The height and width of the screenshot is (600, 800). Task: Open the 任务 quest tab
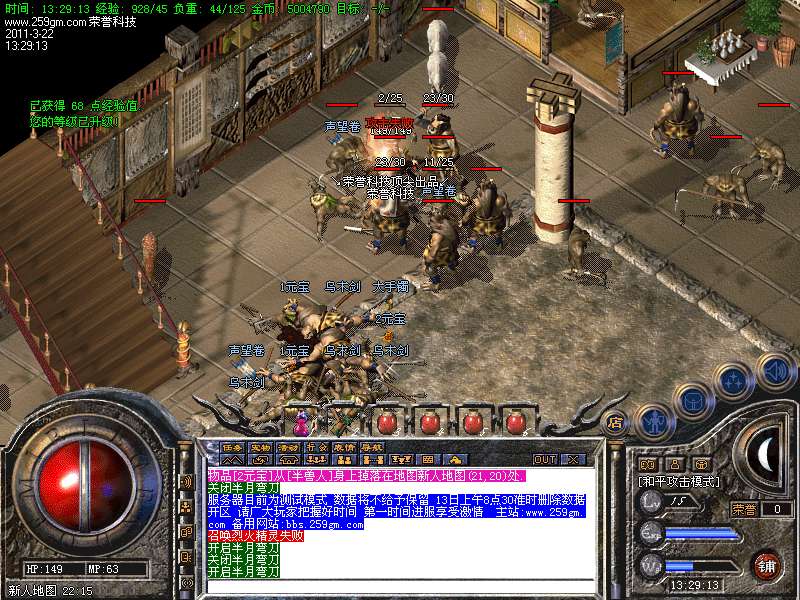click(x=232, y=447)
